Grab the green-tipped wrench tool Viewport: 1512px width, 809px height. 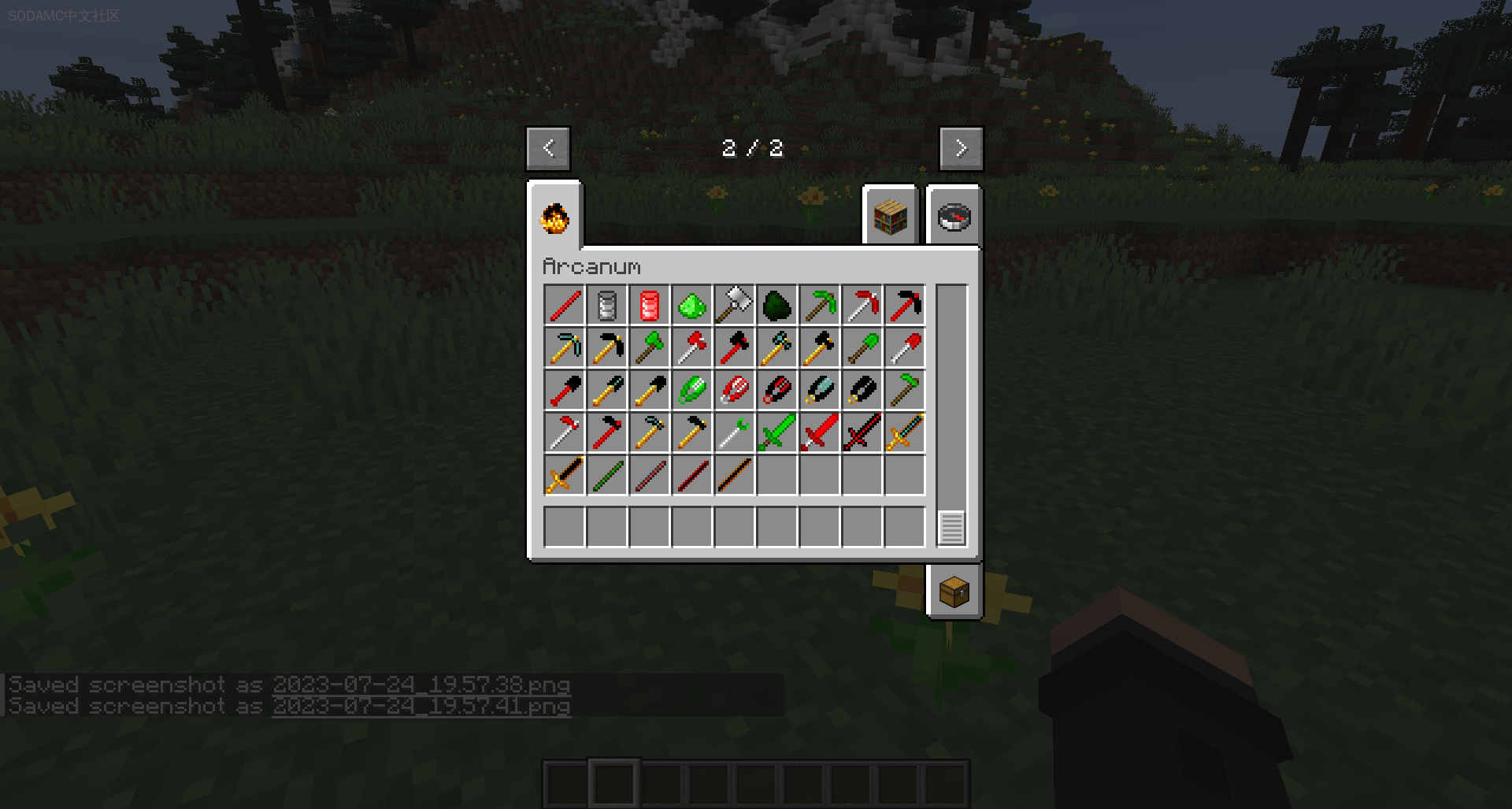(x=735, y=433)
